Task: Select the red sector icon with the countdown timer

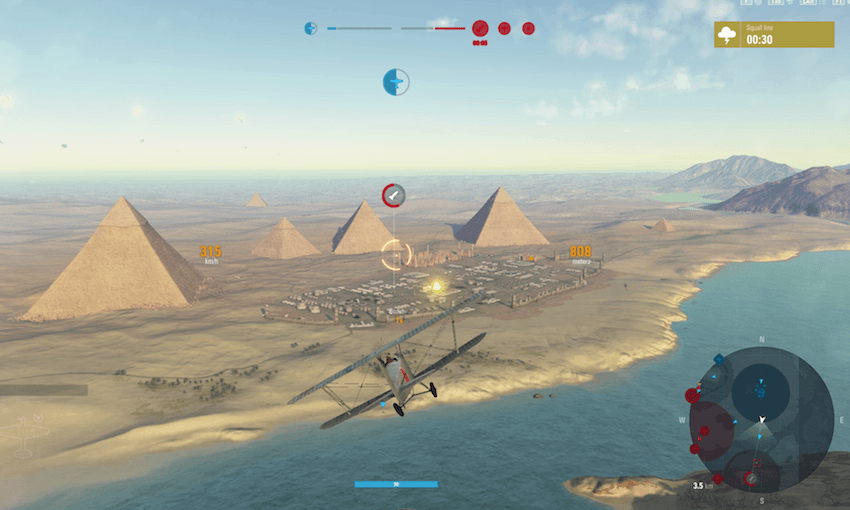Action: (x=480, y=29)
